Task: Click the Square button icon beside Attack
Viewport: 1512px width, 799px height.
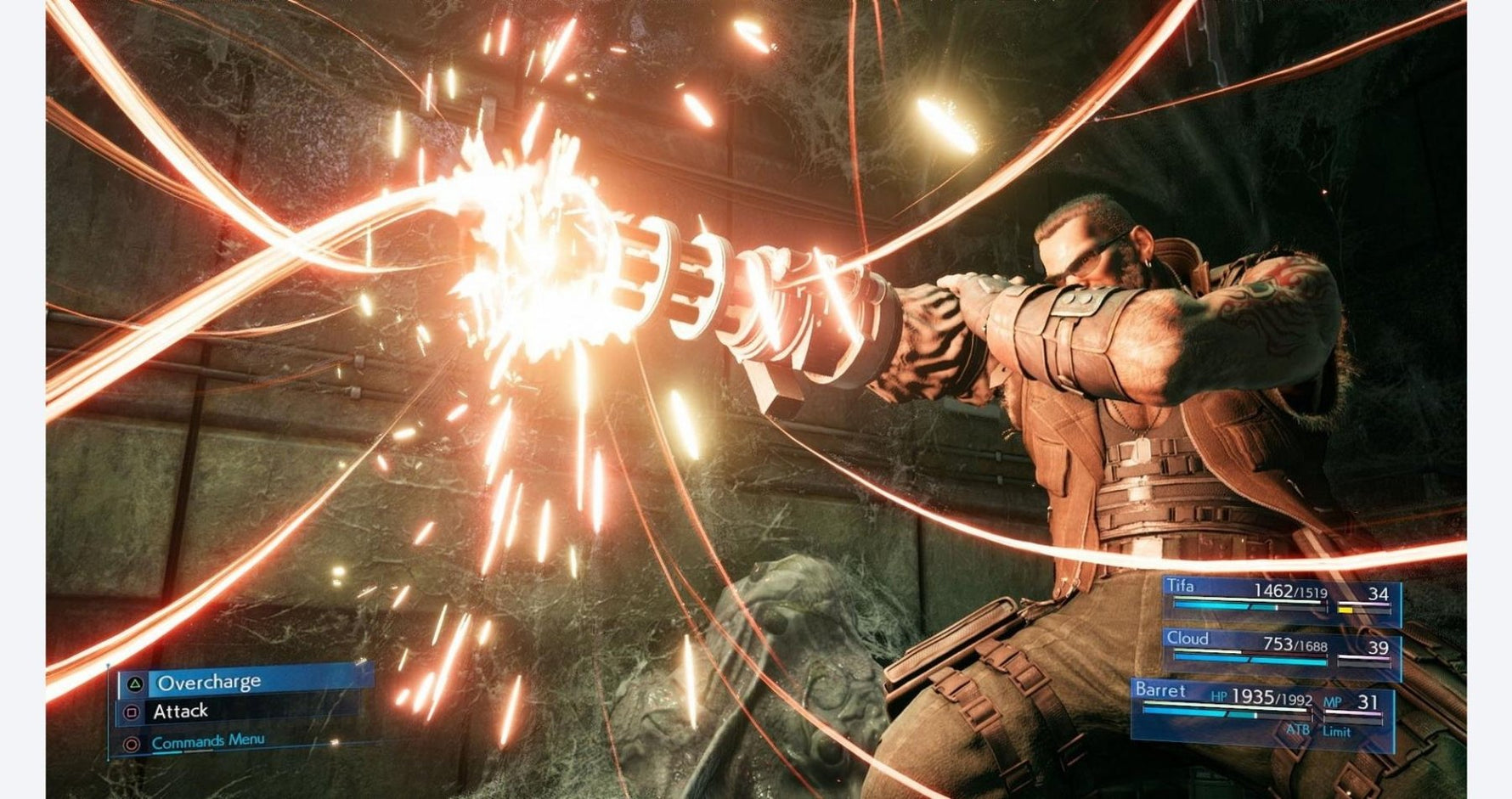Action: click(131, 712)
